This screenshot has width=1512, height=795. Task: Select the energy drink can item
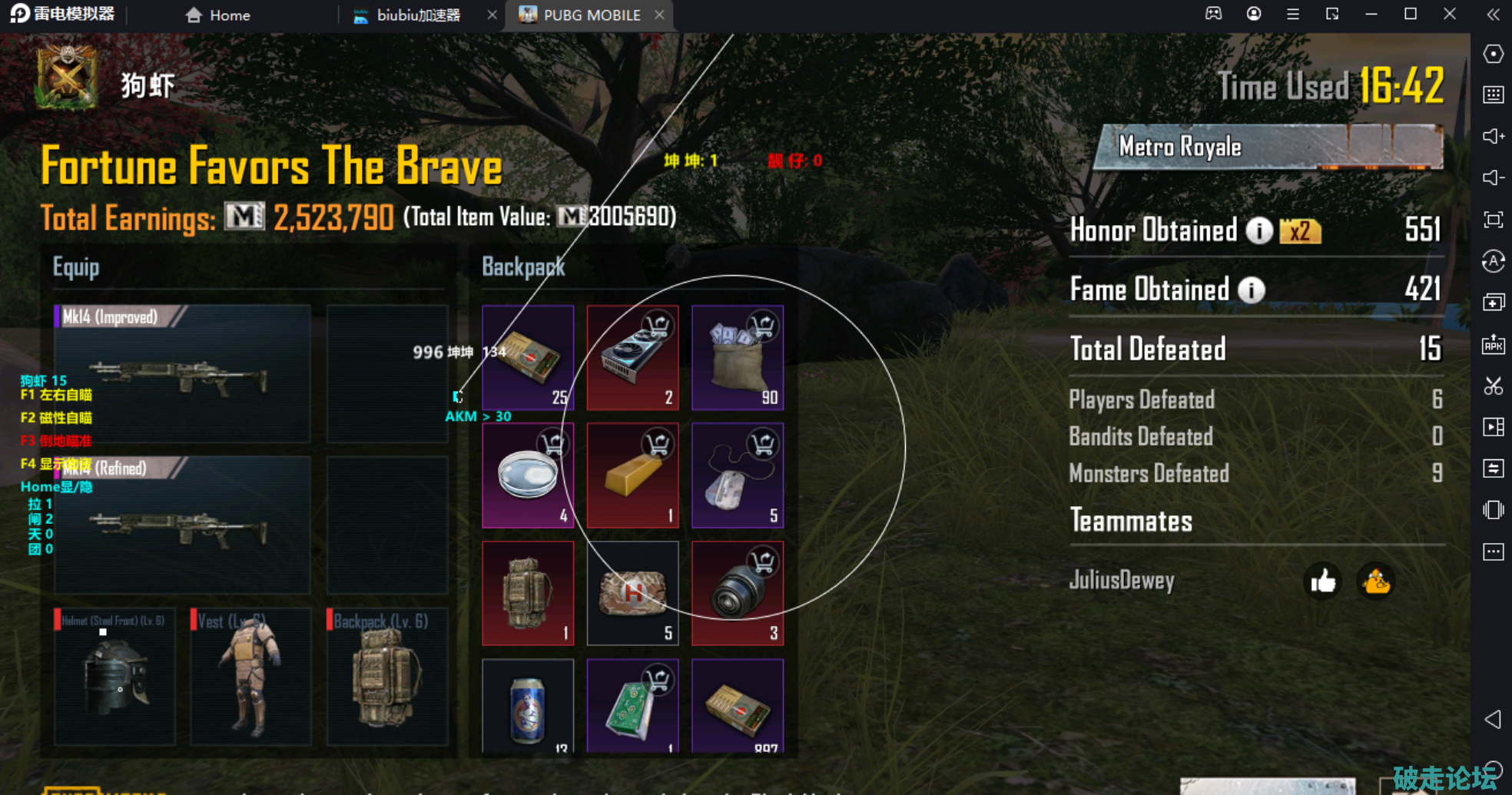(x=528, y=707)
